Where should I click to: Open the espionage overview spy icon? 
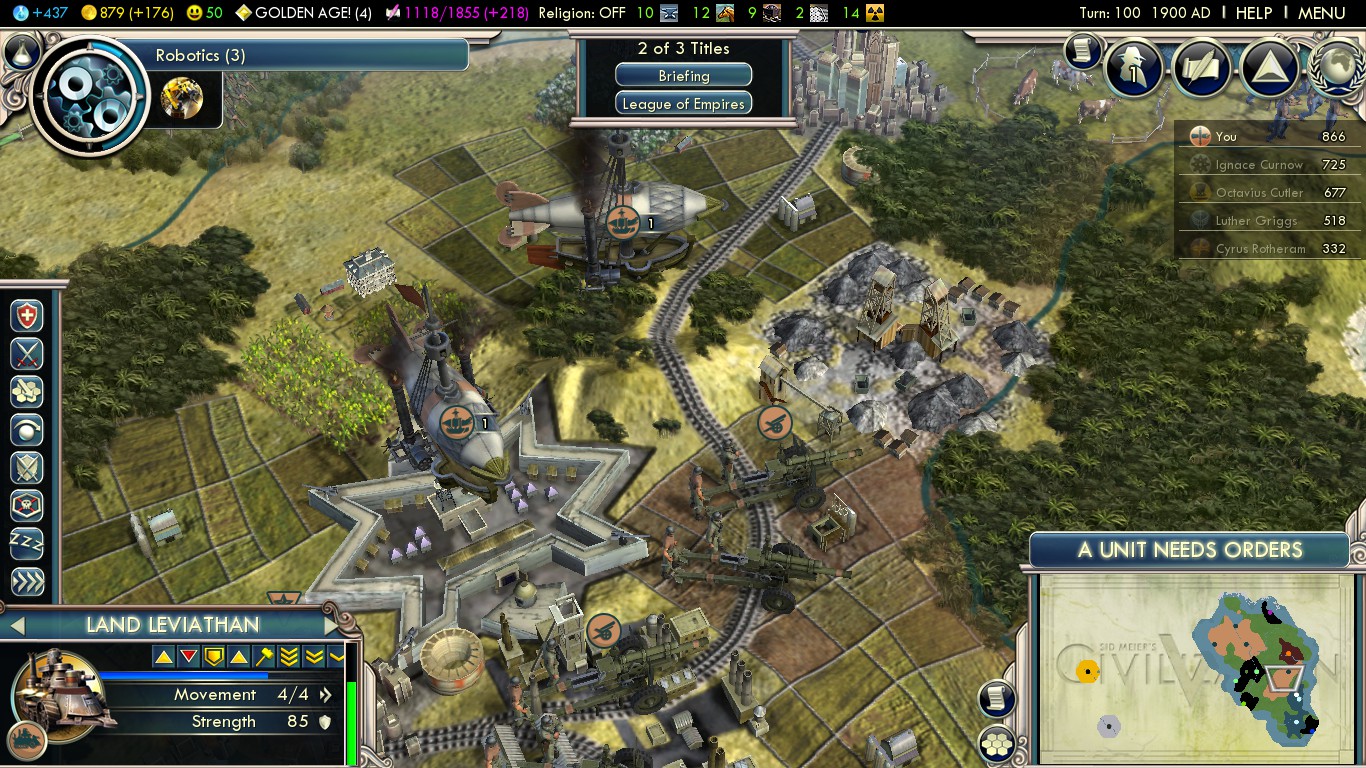click(1135, 69)
